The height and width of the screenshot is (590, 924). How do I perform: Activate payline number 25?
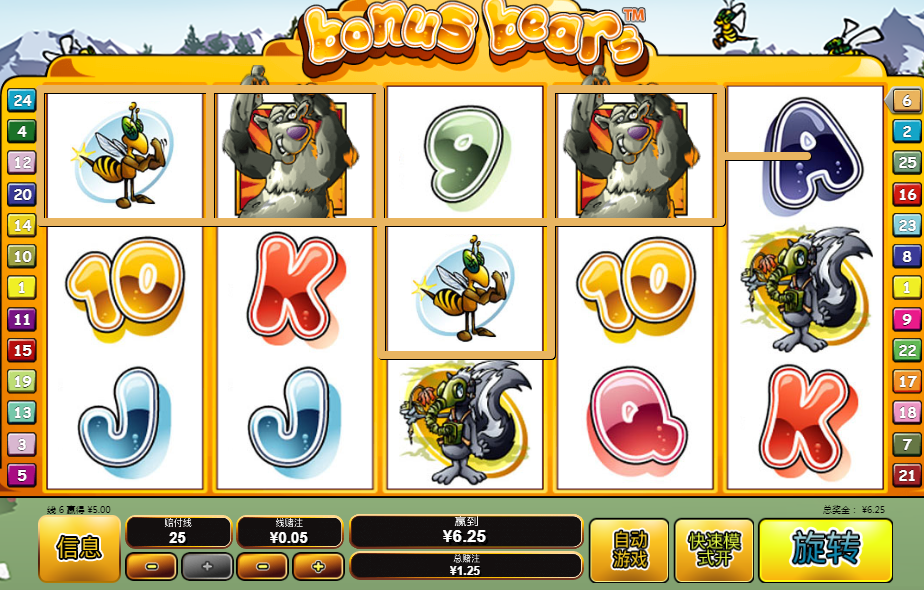(906, 162)
